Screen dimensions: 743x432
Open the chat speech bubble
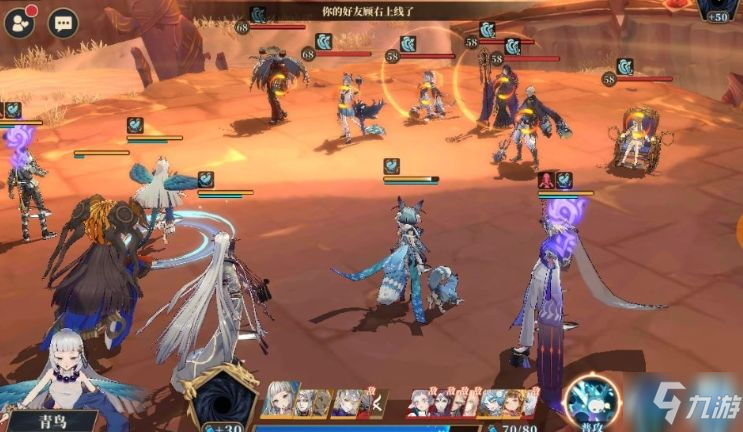point(65,22)
